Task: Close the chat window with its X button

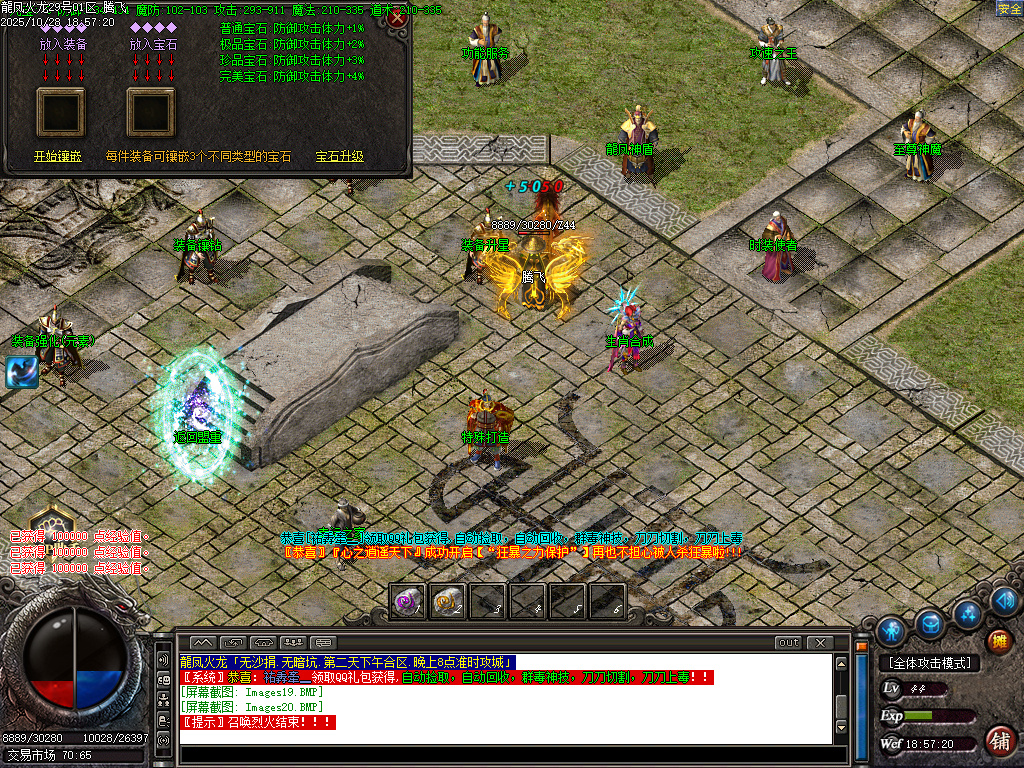Action: pyautogui.click(x=820, y=642)
